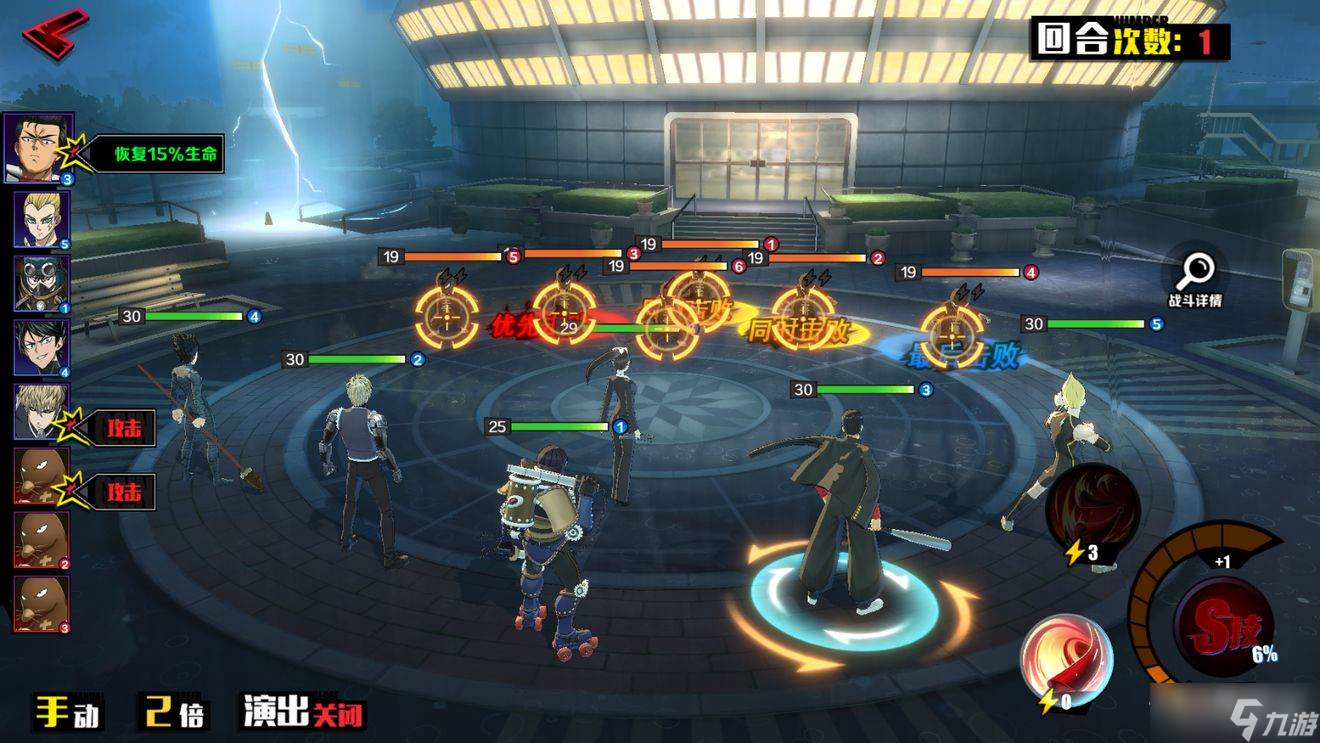Change the 2倍 battle speed button
This screenshot has height=743, width=1320.
pos(173,711)
